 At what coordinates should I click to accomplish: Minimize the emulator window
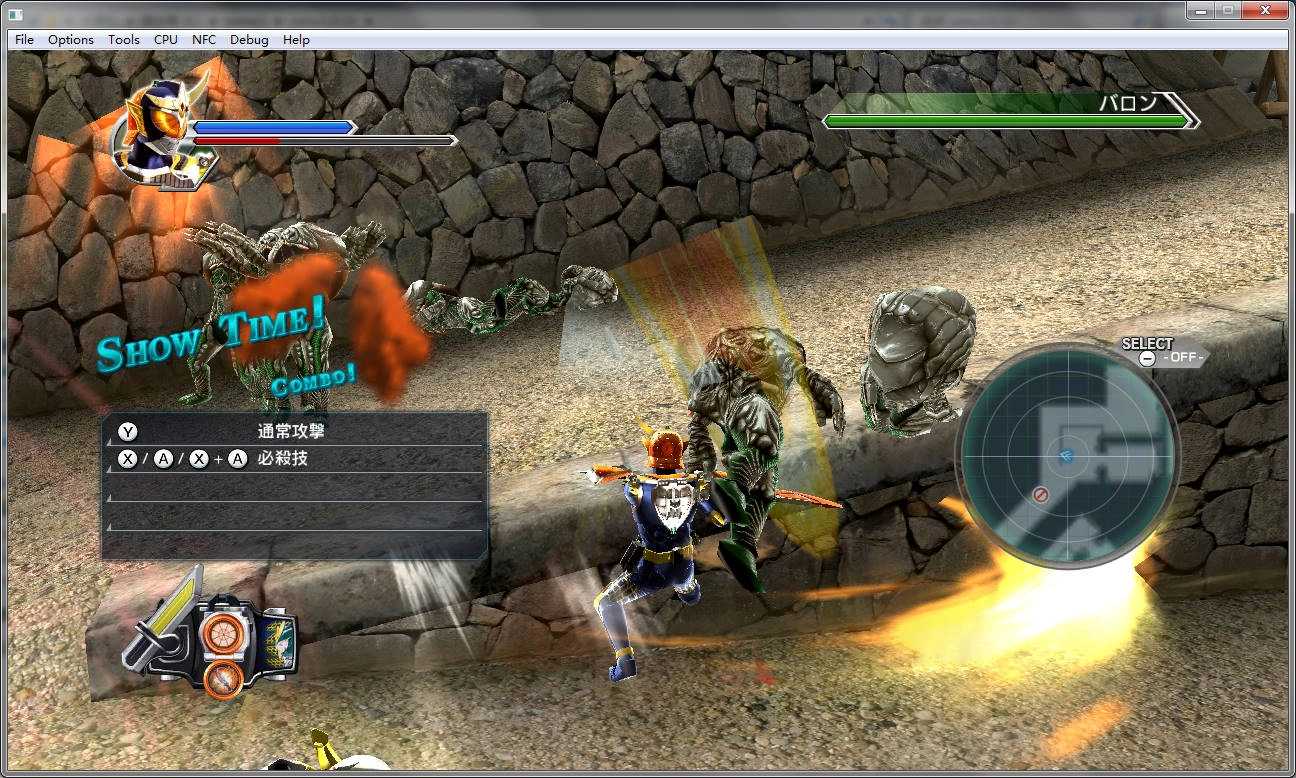(1200, 11)
